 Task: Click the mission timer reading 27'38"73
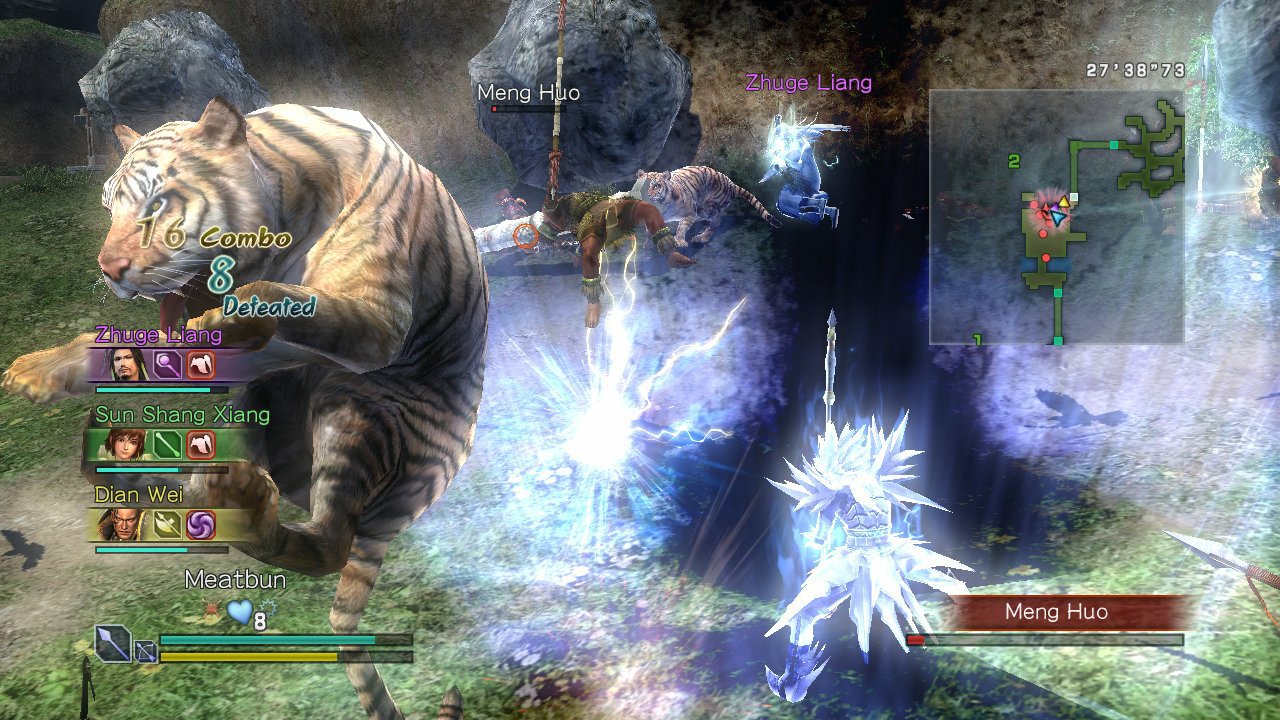click(x=1135, y=70)
